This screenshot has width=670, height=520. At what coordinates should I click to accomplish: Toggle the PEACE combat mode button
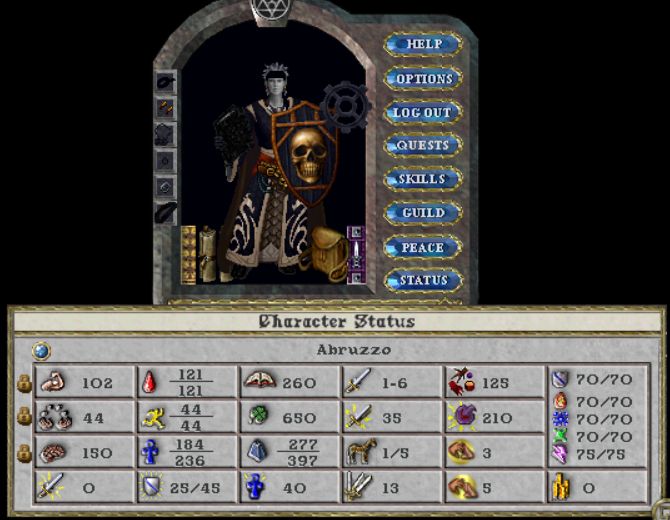click(x=423, y=248)
